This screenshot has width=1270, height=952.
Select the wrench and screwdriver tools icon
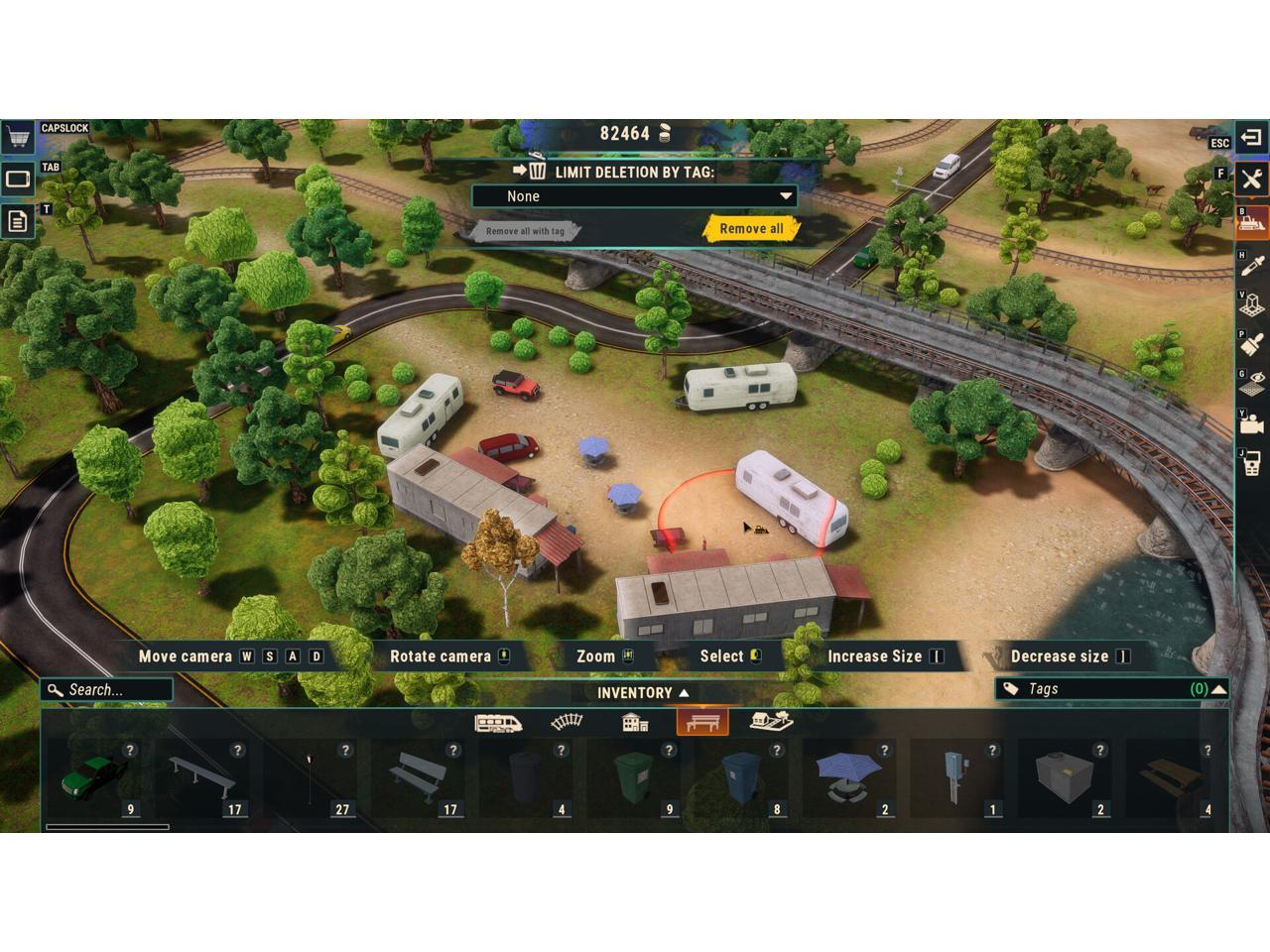pyautogui.click(x=1251, y=179)
